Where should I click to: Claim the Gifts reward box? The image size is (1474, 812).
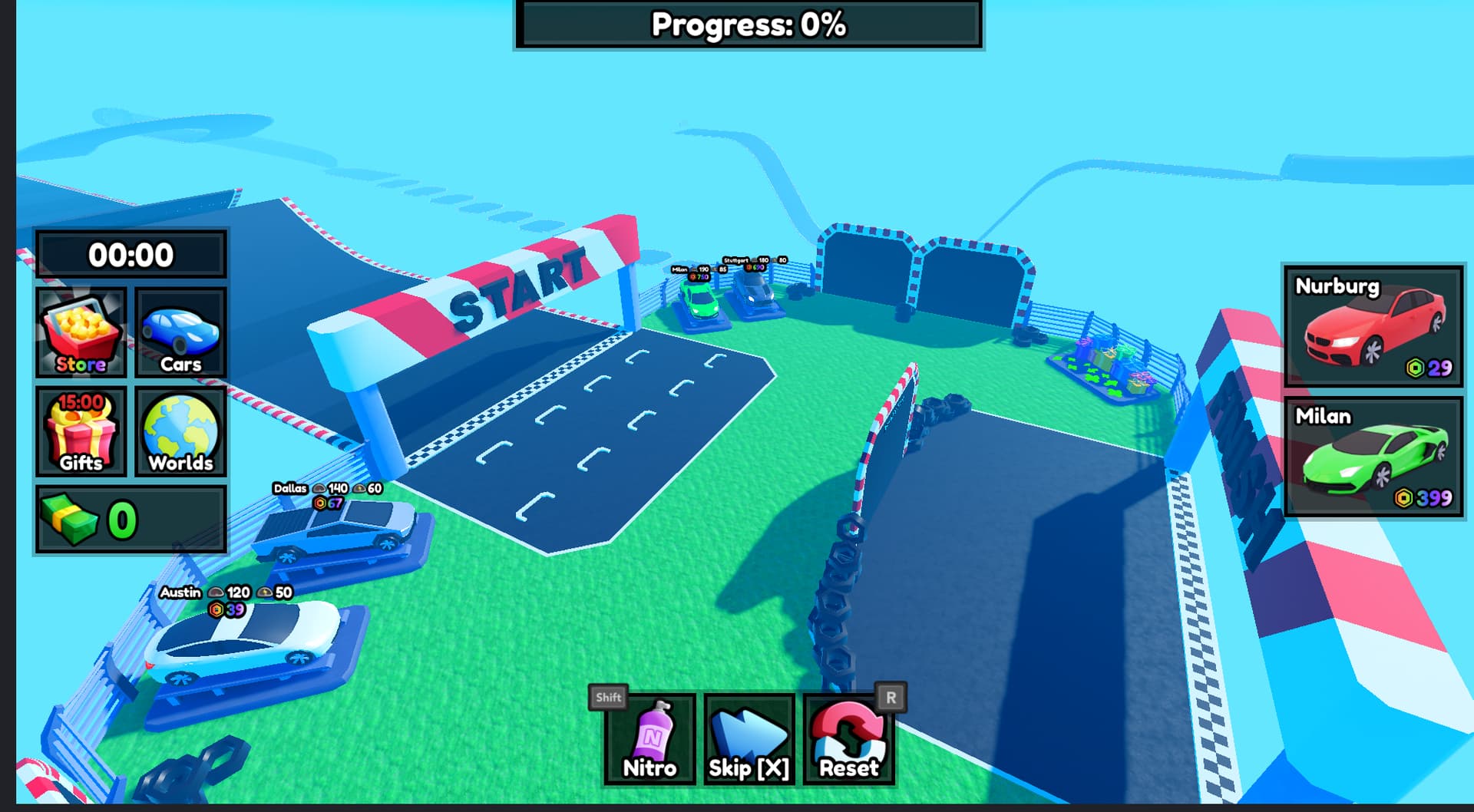(81, 431)
